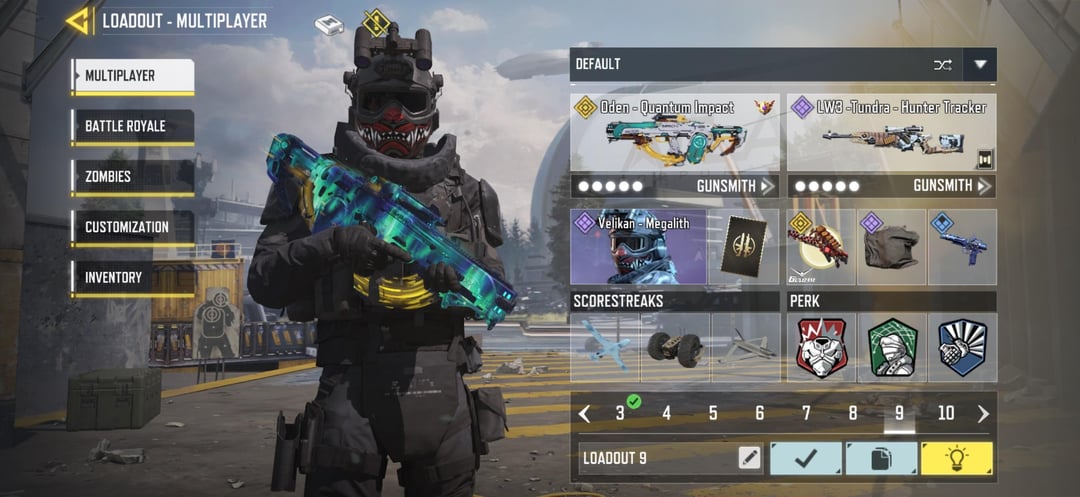
Task: Expand the Default loadout dropdown arrow
Action: coord(980,65)
